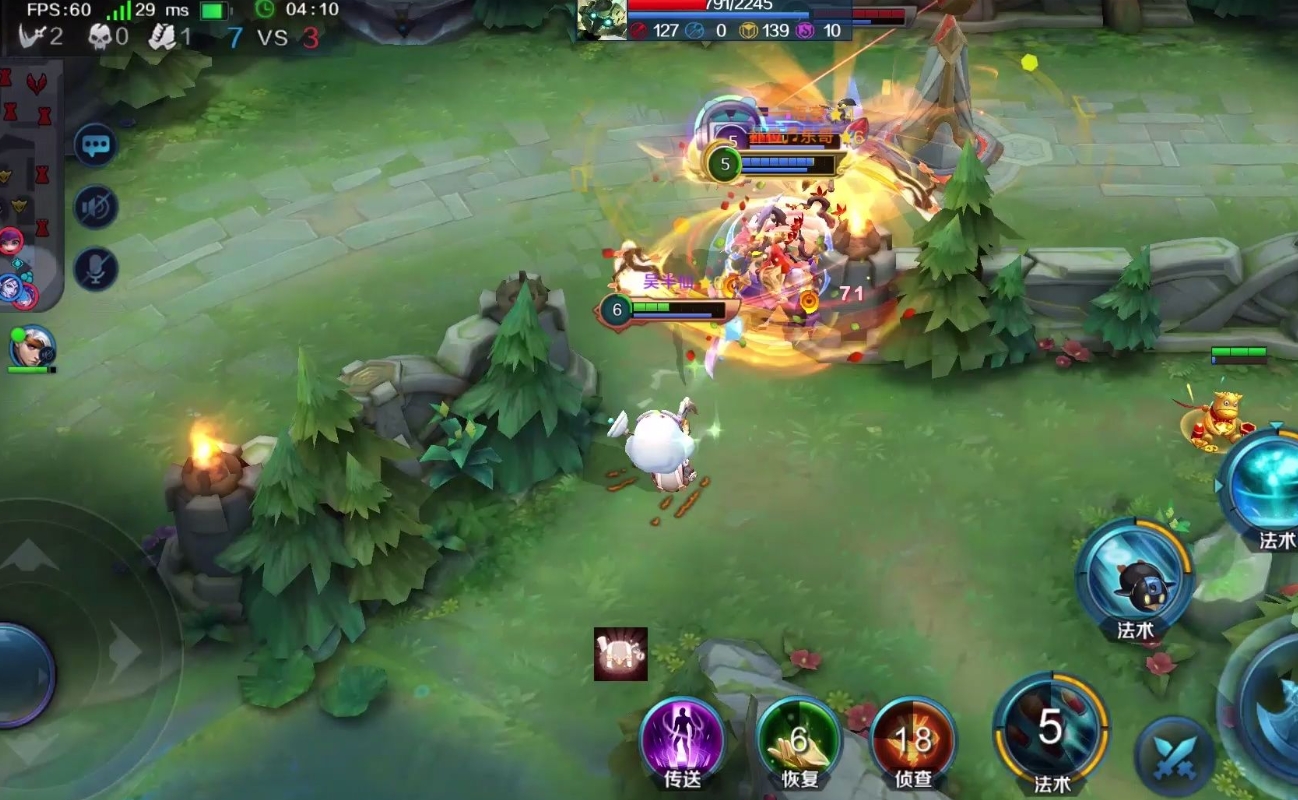Image resolution: width=1298 pixels, height=800 pixels.
Task: Activate the 传送 teleport spell
Action: pyautogui.click(x=682, y=741)
